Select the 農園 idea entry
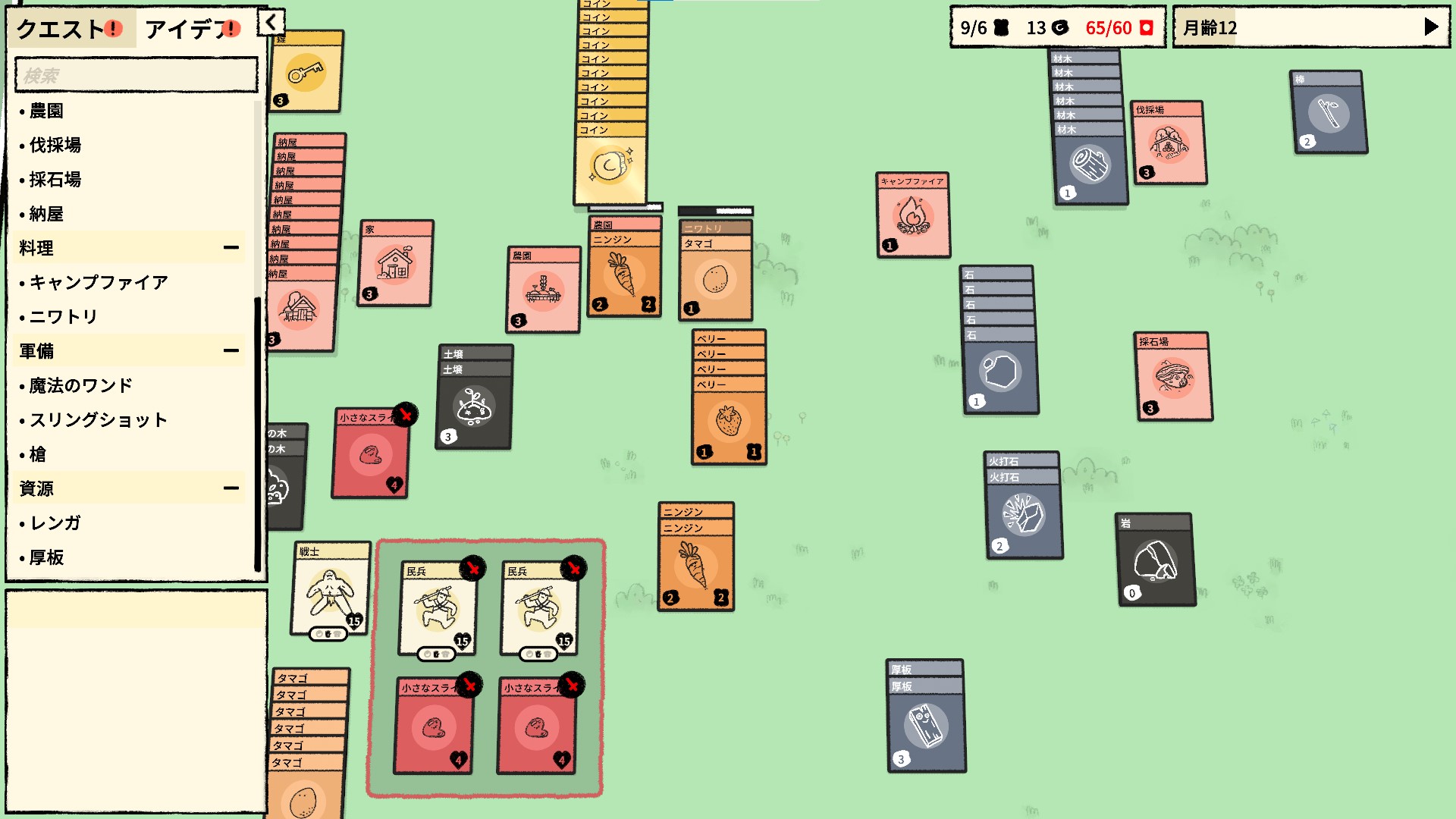Viewport: 1456px width, 819px height. (46, 111)
